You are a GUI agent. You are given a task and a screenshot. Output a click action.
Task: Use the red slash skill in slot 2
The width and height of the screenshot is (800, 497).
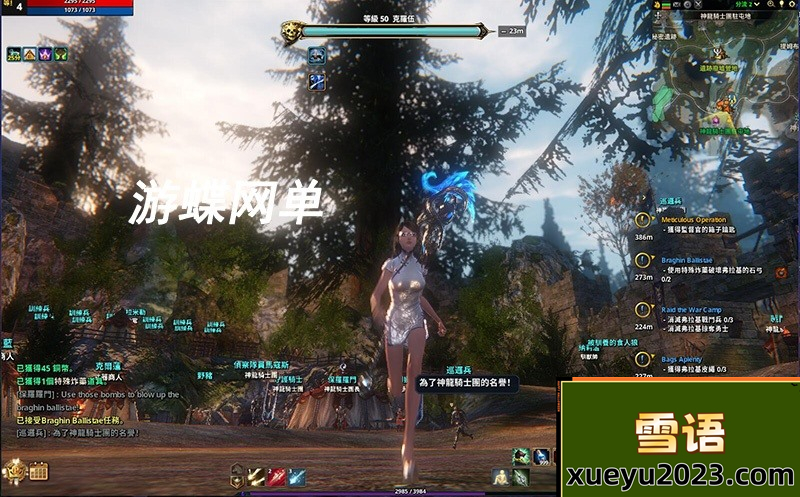(x=276, y=476)
